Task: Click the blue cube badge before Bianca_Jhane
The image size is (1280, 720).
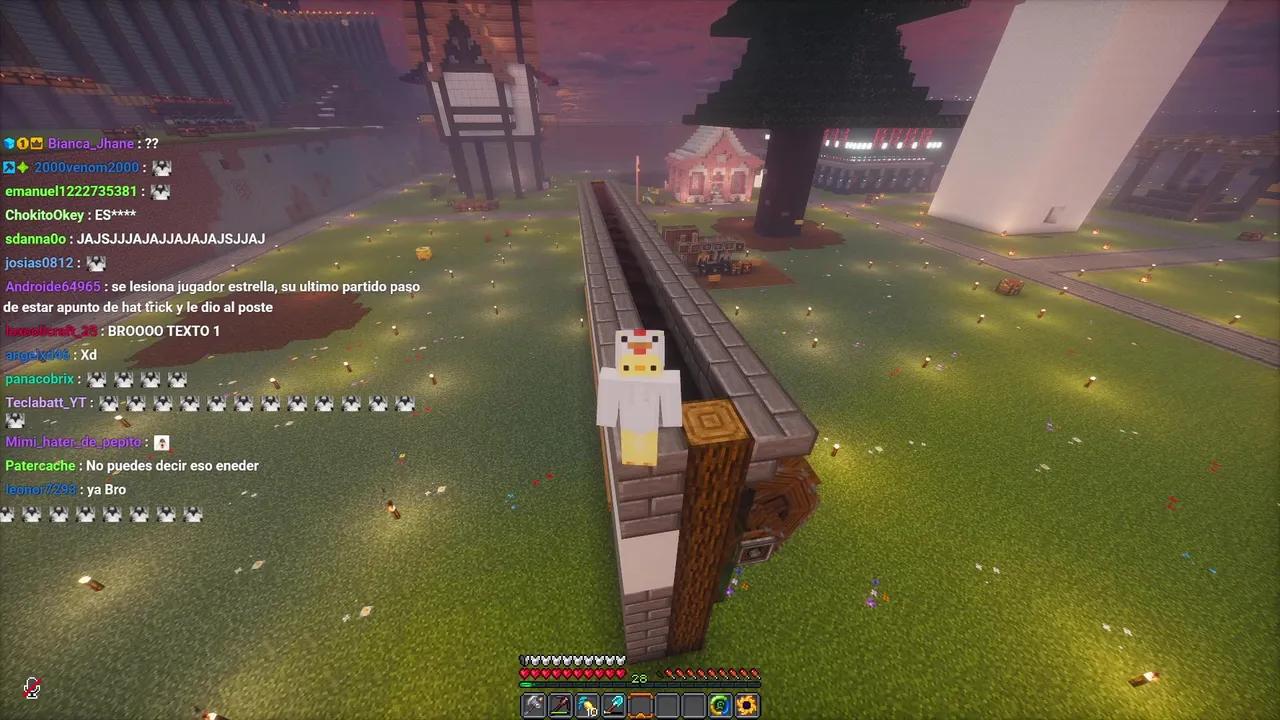Action: 9,144
